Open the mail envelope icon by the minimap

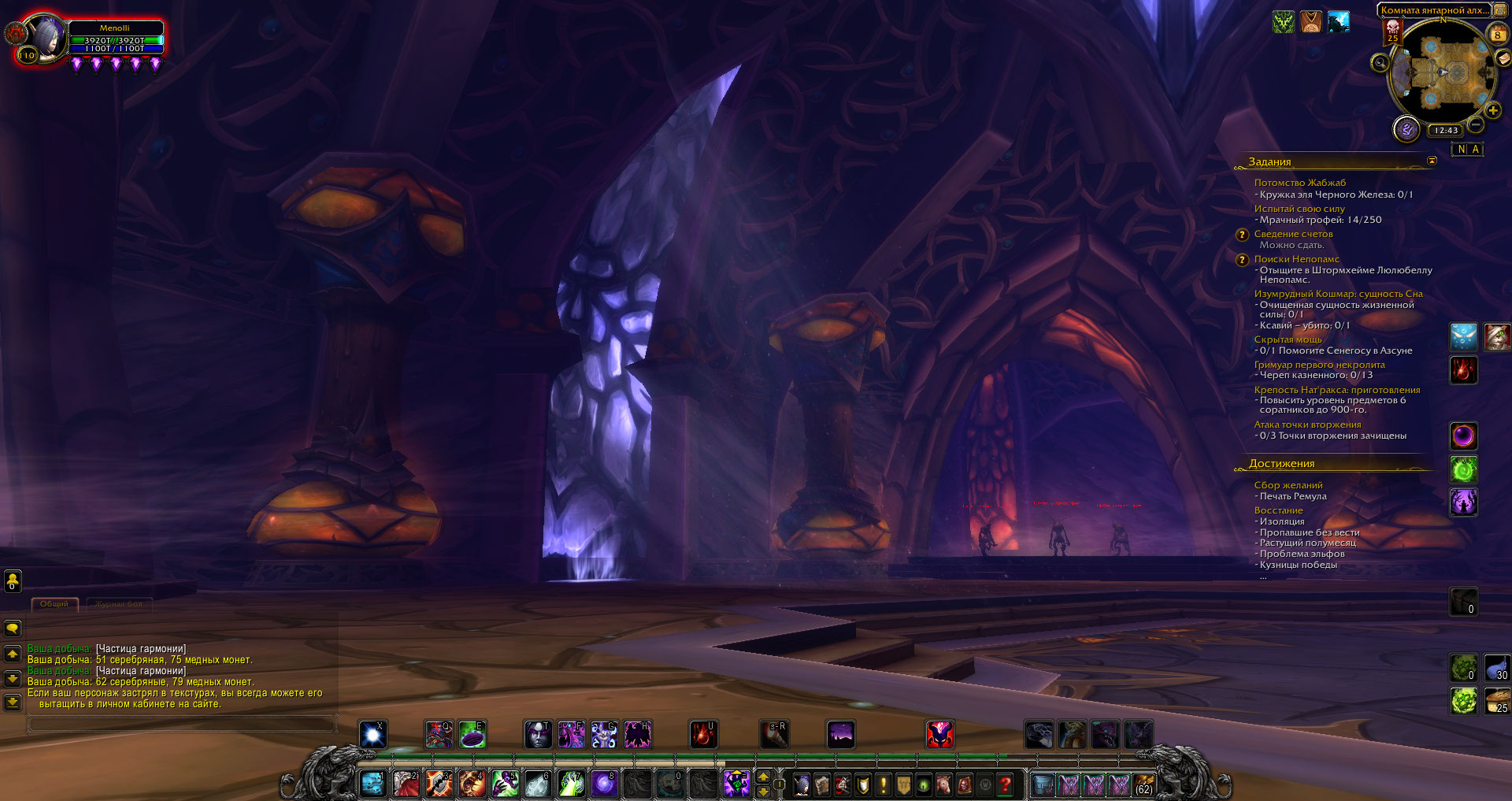(1503, 58)
